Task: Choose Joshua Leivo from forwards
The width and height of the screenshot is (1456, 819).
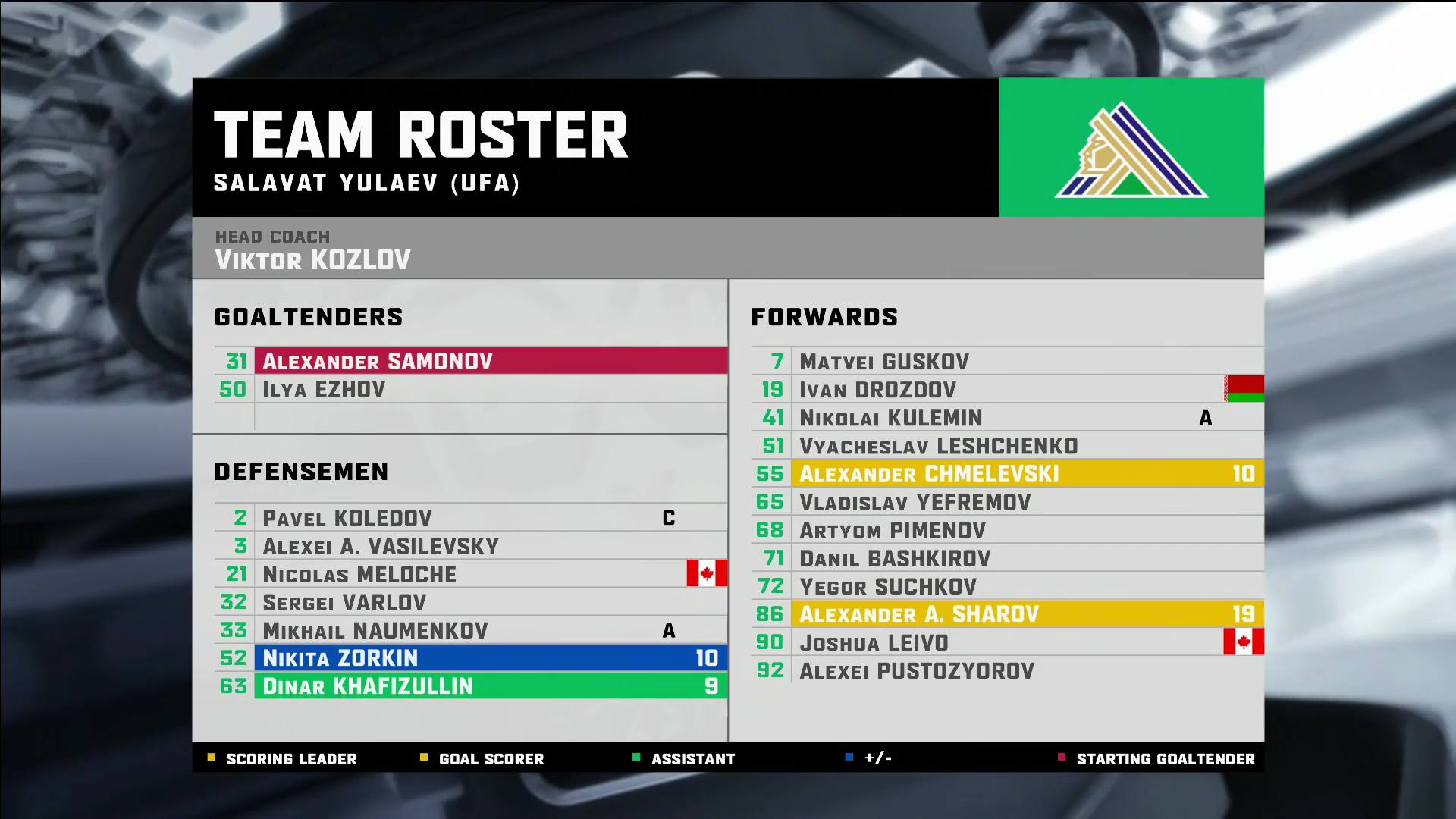Action: tap(1007, 643)
